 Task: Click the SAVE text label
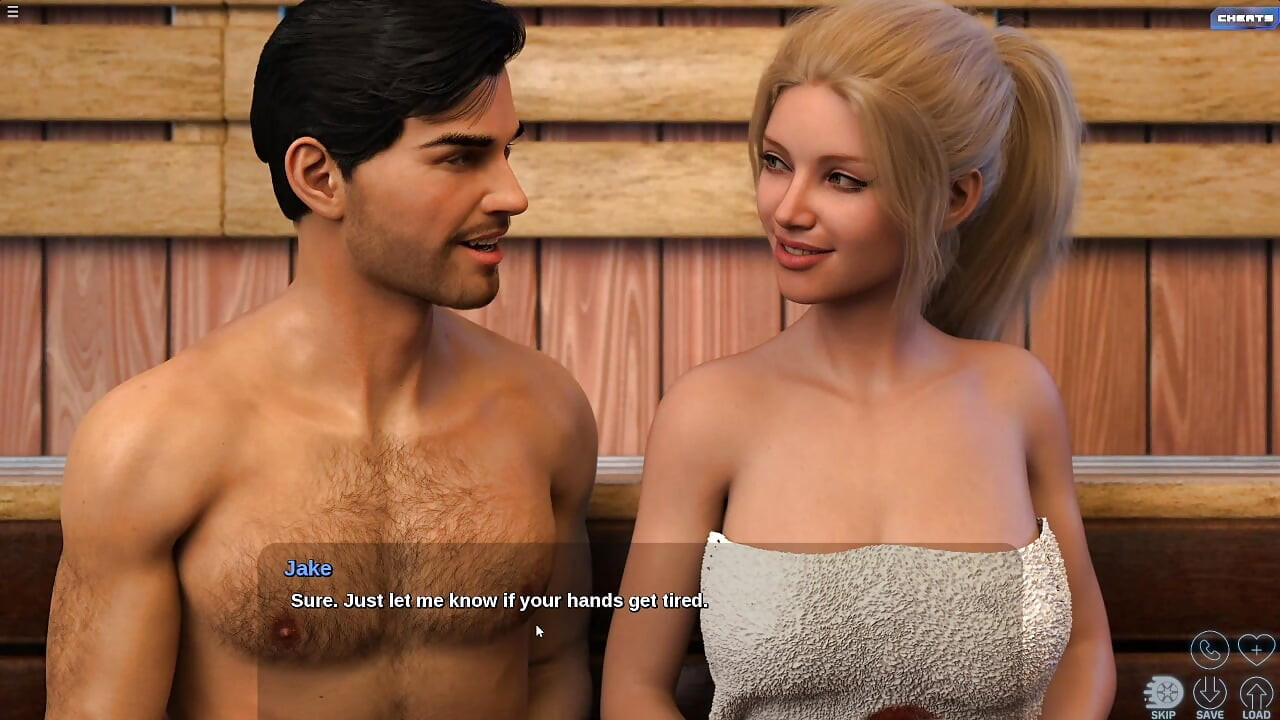(1210, 713)
